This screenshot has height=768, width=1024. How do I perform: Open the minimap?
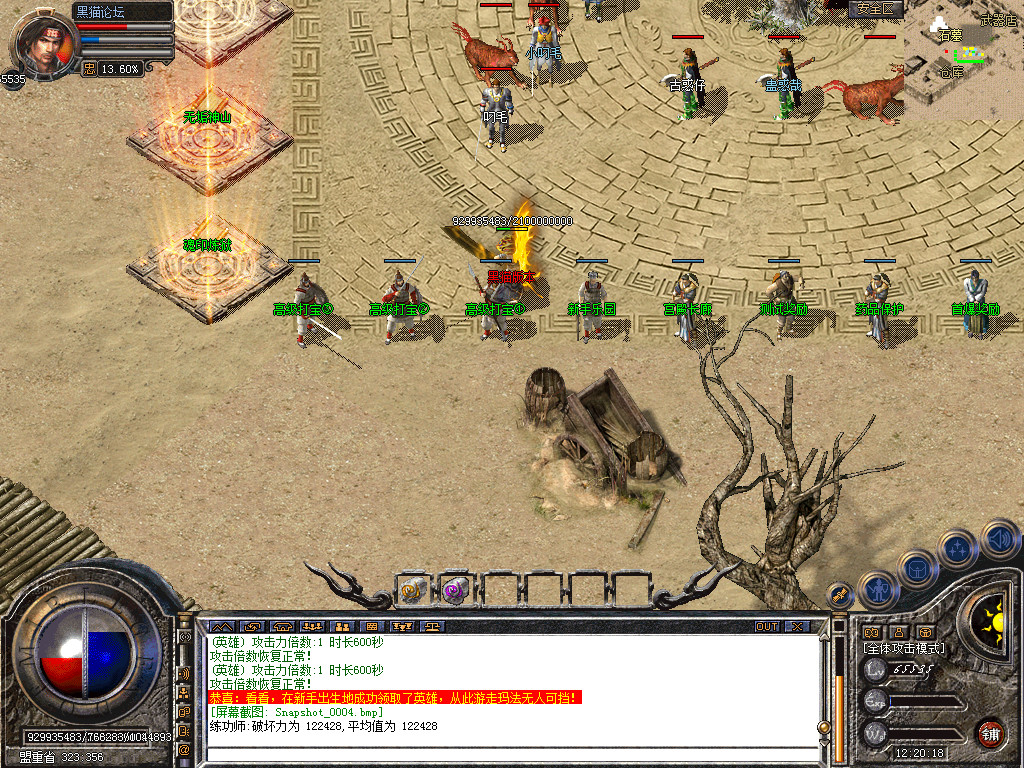(963, 62)
